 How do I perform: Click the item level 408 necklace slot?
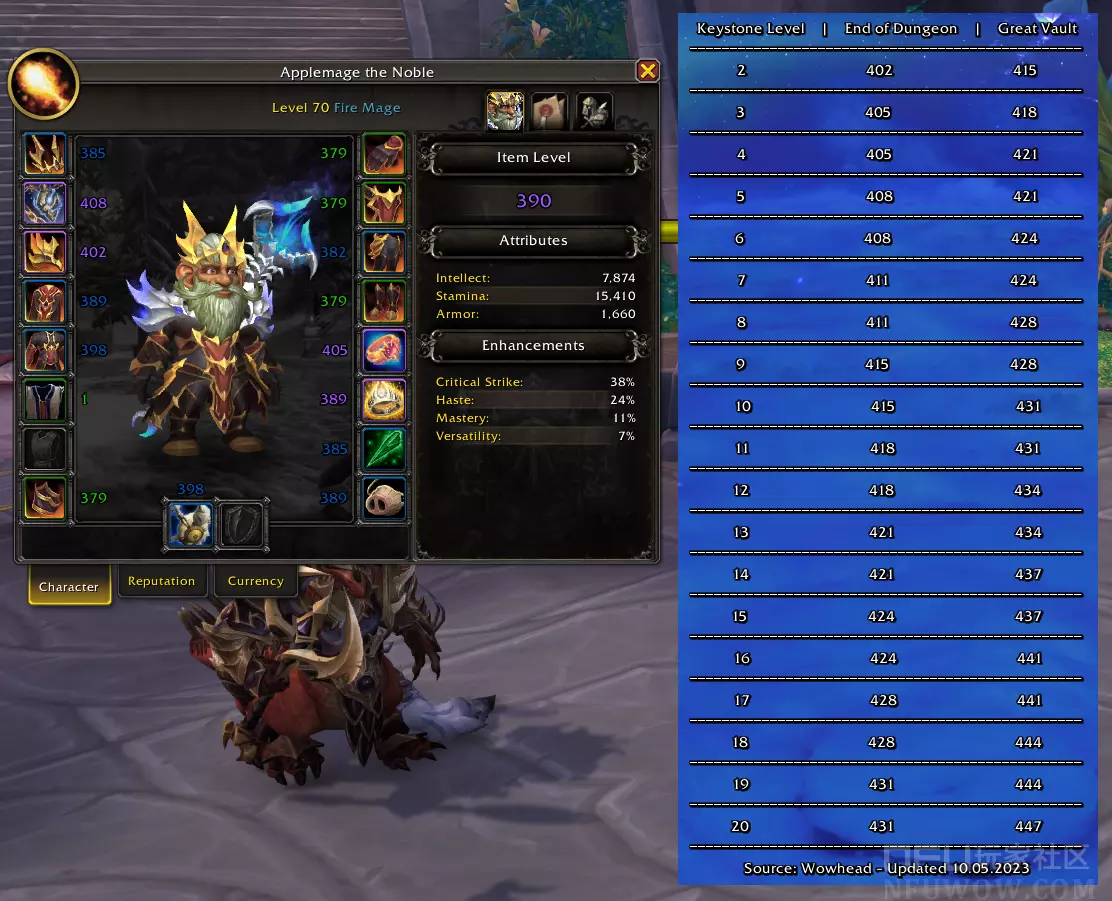[x=45, y=203]
